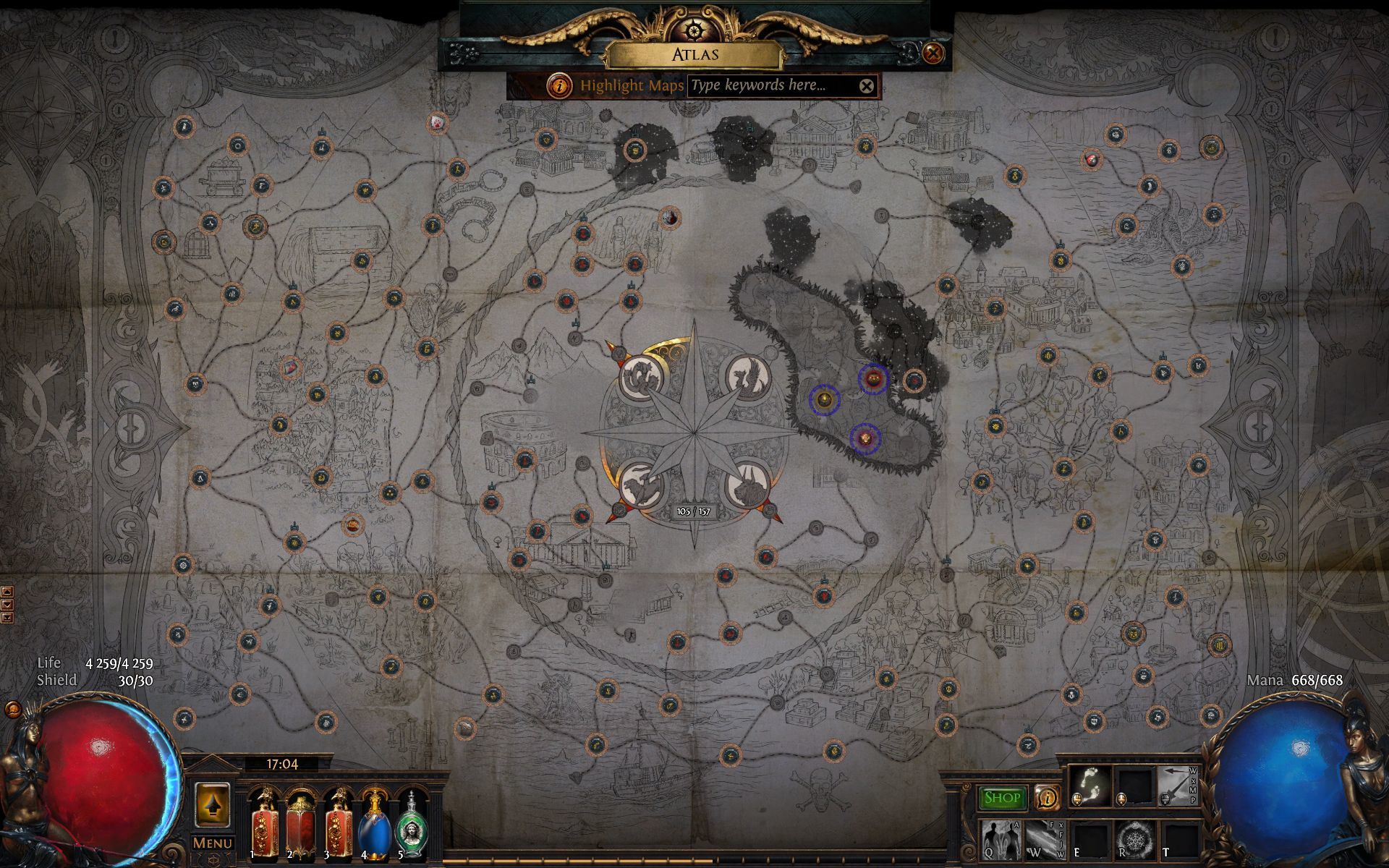Open the orange info speech-bubble beside Shop
The width and height of the screenshot is (1389, 868).
1046,797
